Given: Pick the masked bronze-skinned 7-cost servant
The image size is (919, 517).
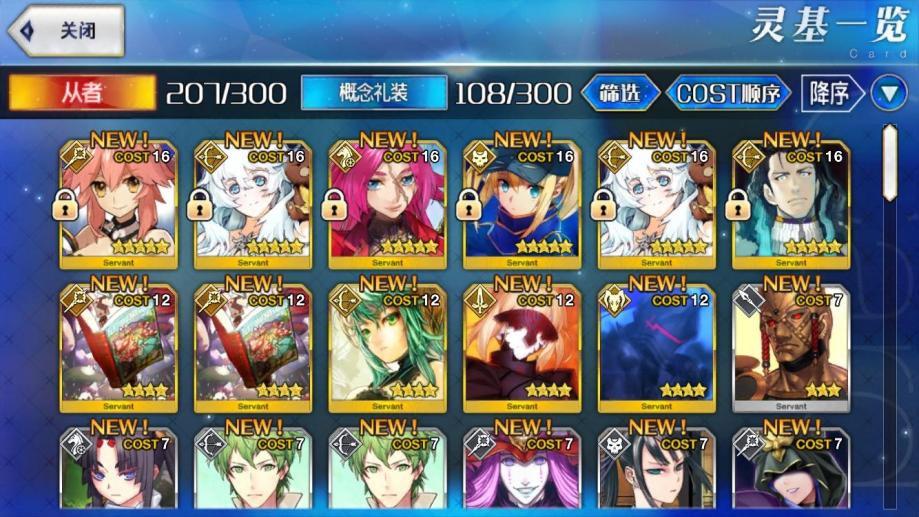Looking at the screenshot, I should [791, 347].
